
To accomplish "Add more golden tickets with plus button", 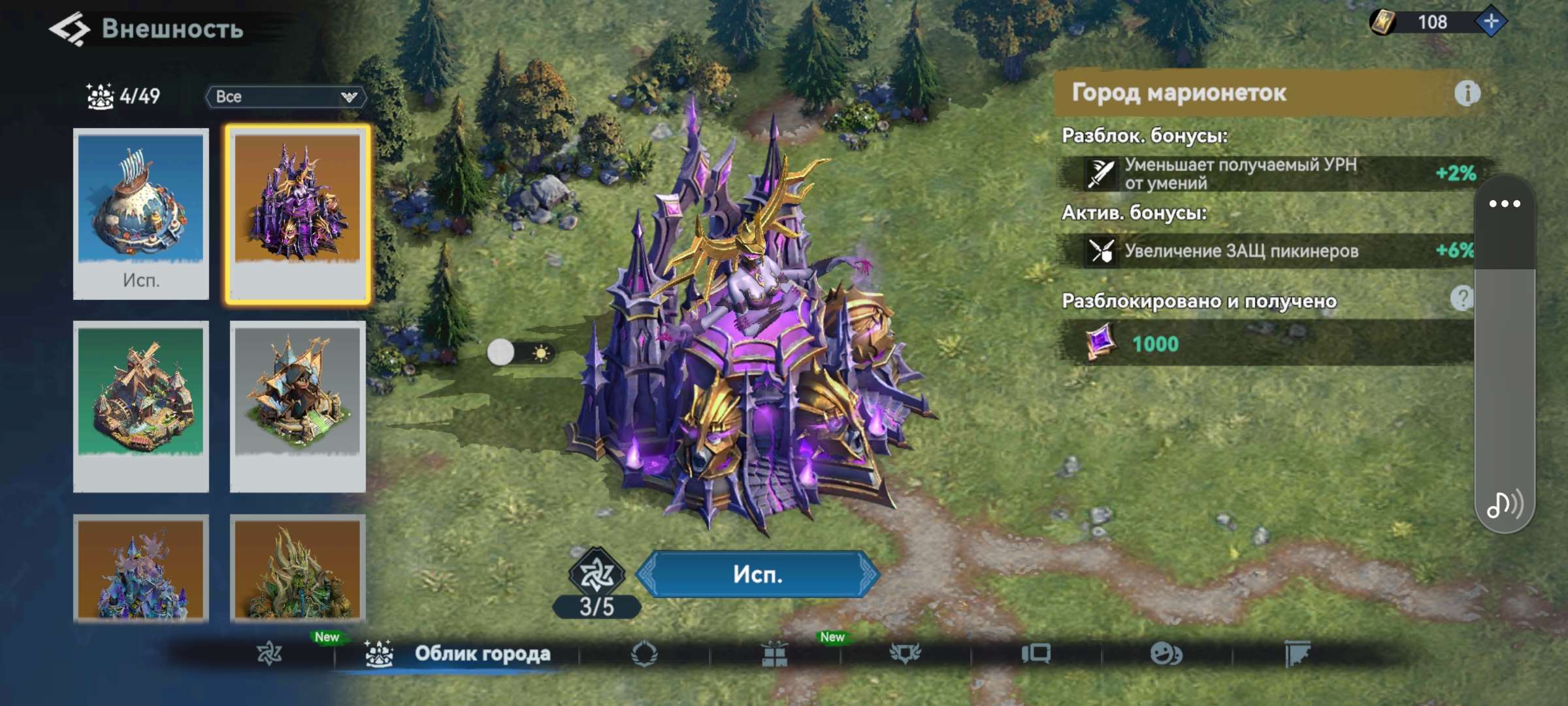I will click(1491, 22).
